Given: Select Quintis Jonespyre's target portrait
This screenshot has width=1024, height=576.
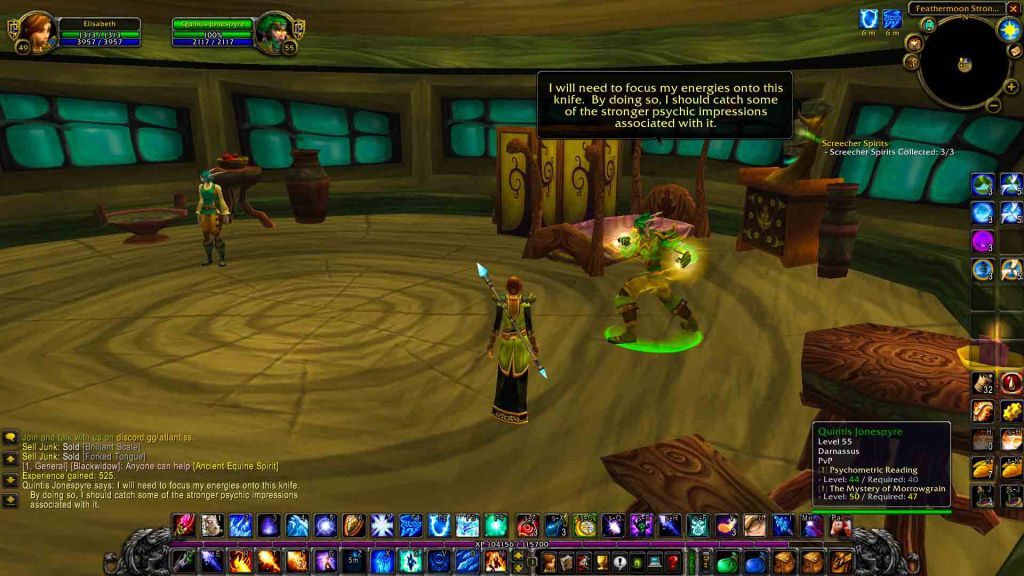Looking at the screenshot, I should [x=273, y=32].
